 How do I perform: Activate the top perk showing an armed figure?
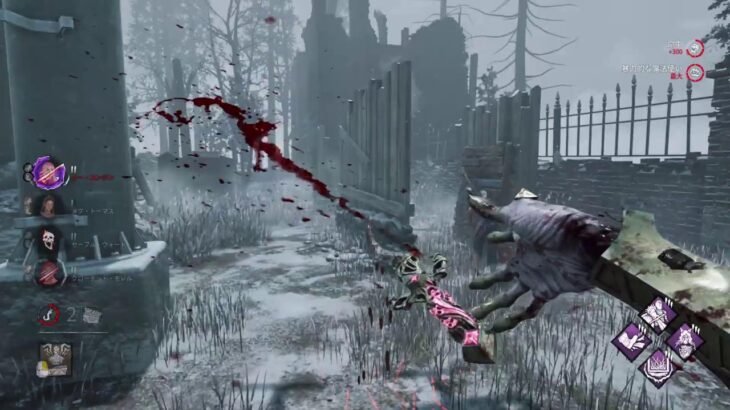point(657,314)
